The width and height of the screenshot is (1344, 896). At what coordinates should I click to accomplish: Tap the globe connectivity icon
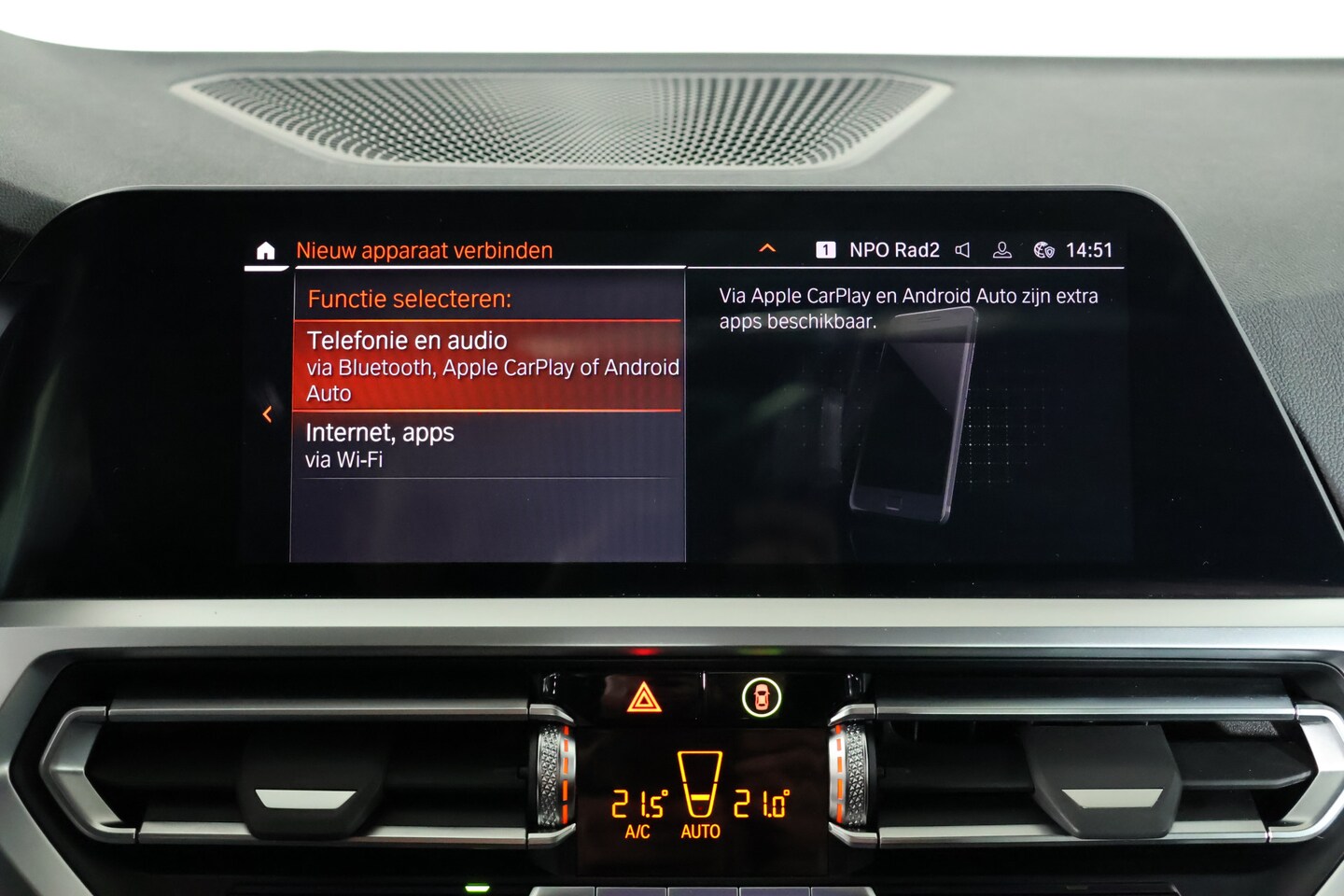1043,250
